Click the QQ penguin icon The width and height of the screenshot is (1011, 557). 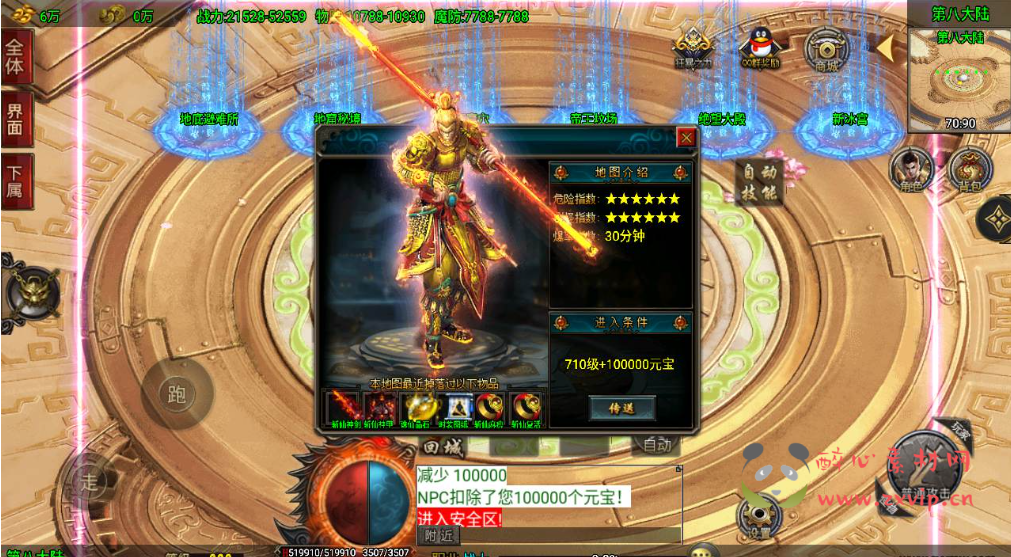759,48
